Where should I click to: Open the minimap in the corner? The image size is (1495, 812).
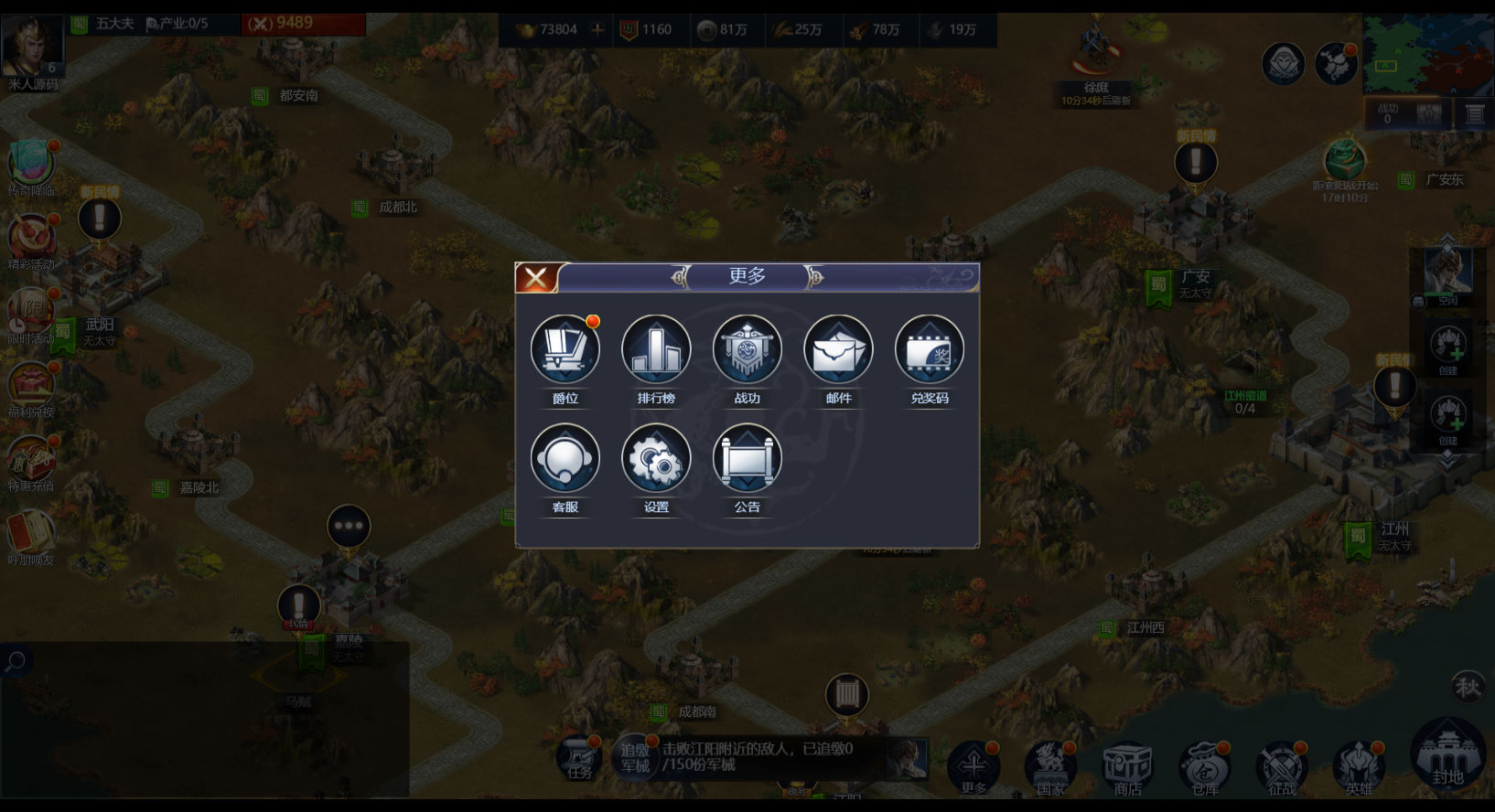tap(1427, 55)
